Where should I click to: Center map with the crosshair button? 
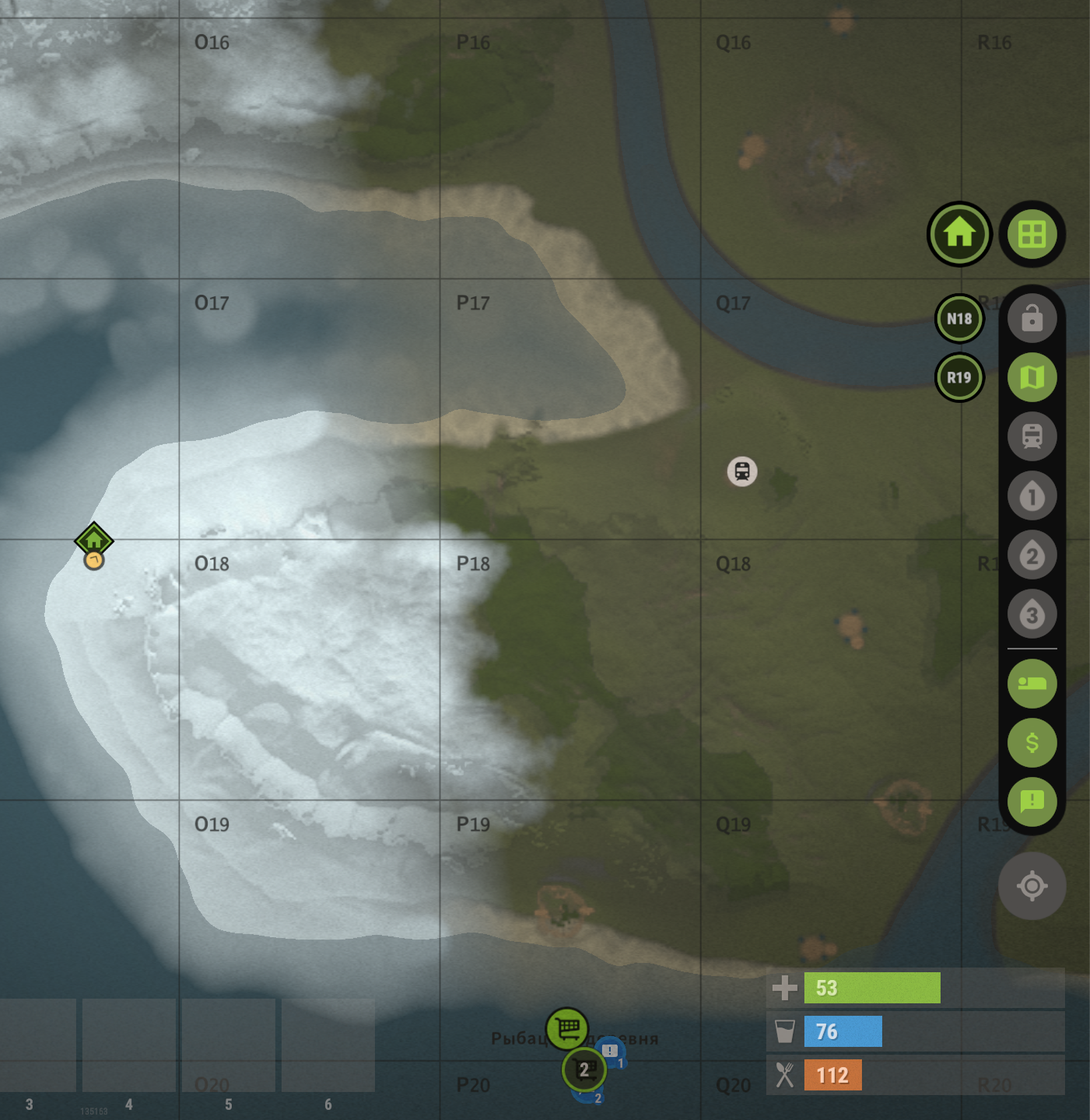(x=1032, y=886)
